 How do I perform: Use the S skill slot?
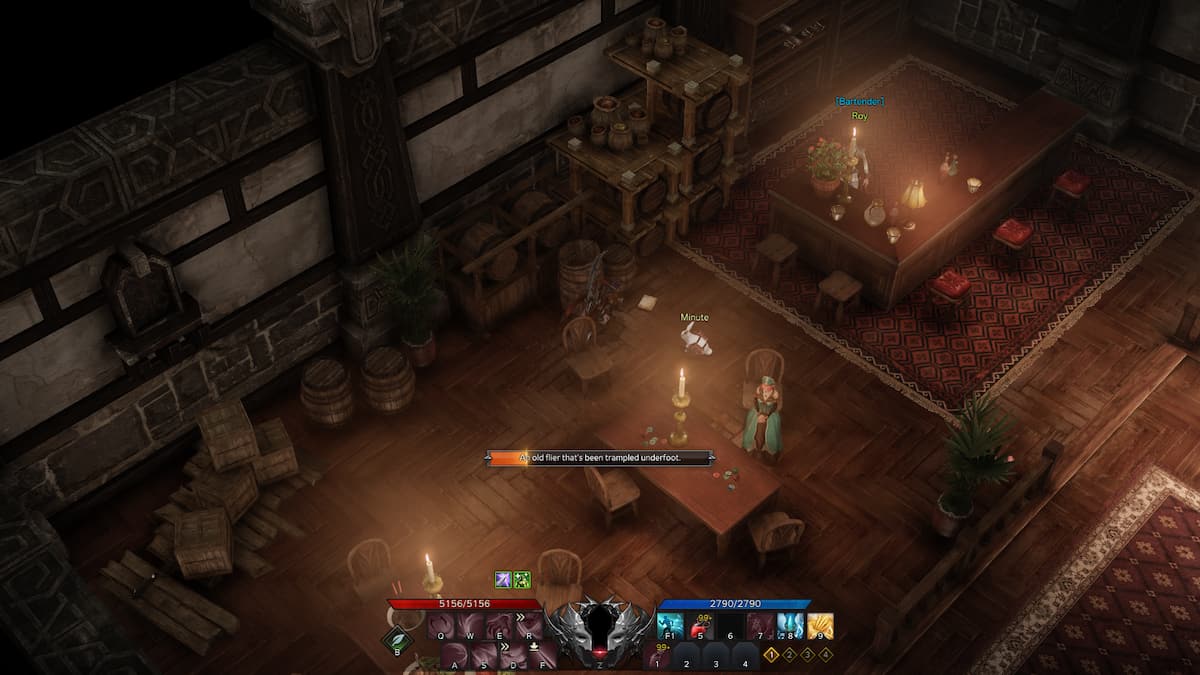pos(484,656)
